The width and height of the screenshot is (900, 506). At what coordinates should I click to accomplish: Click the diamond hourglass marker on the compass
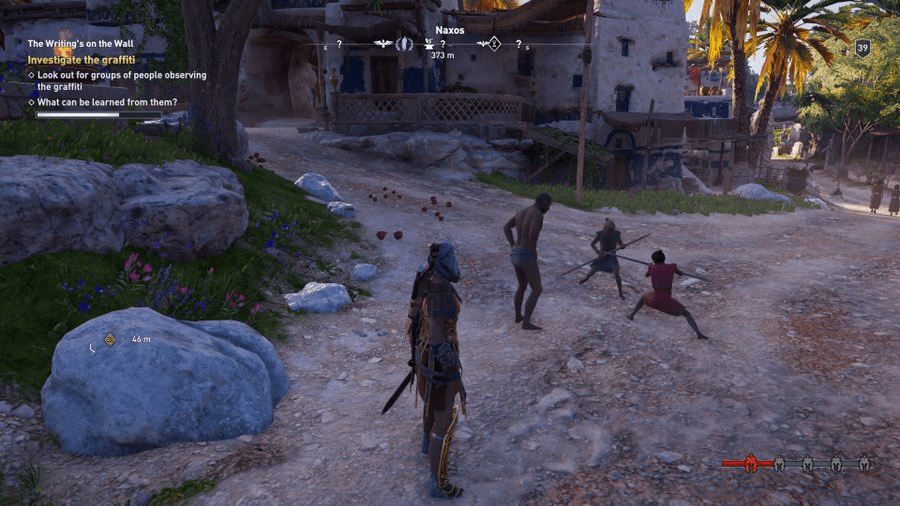(492, 44)
